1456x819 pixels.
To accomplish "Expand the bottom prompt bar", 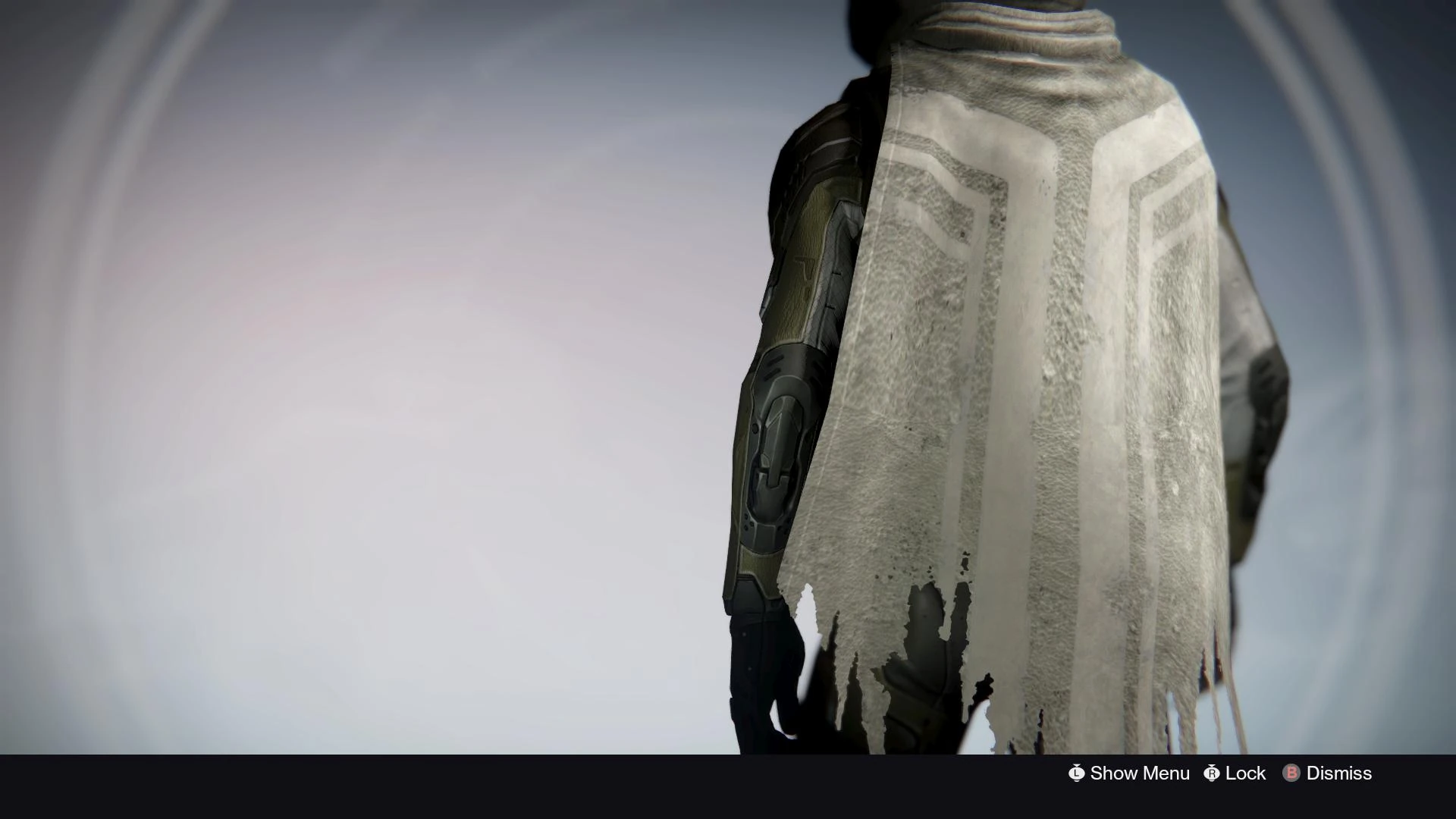I will tap(1213, 773).
